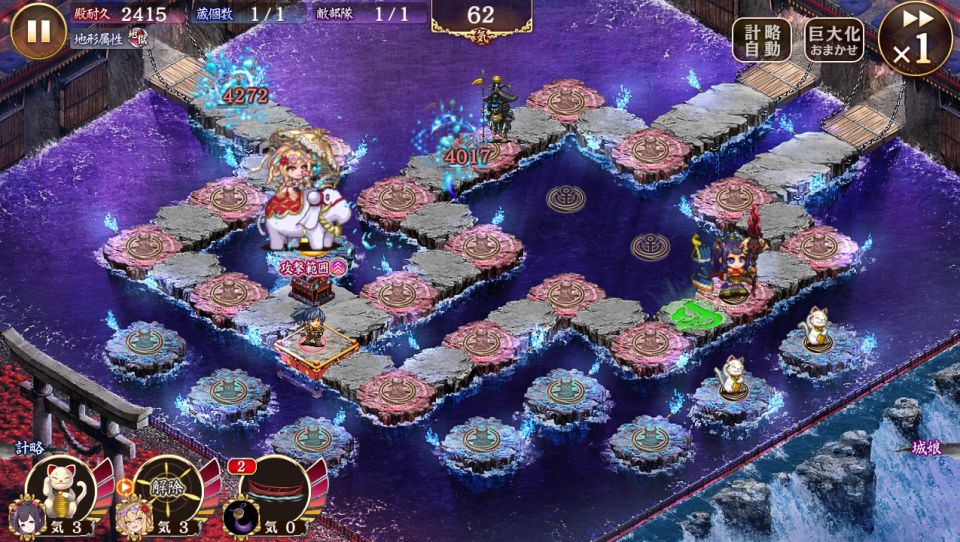Viewport: 960px width, 542px height.
Task: Pause the battle
Action: click(38, 31)
